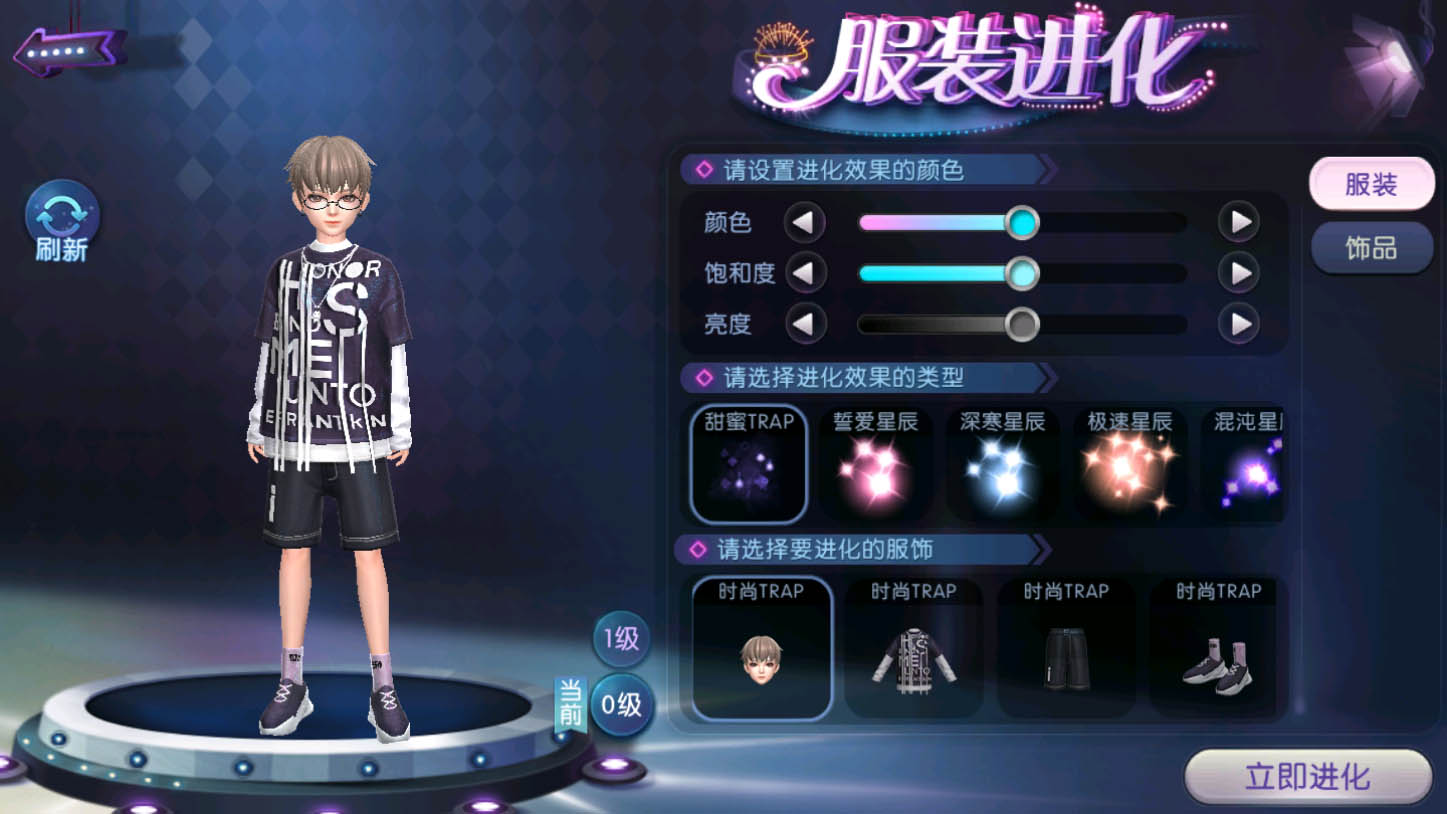Image resolution: width=1447 pixels, height=814 pixels.
Task: Select the 时尚TRAP shoes item
Action: (x=1217, y=648)
